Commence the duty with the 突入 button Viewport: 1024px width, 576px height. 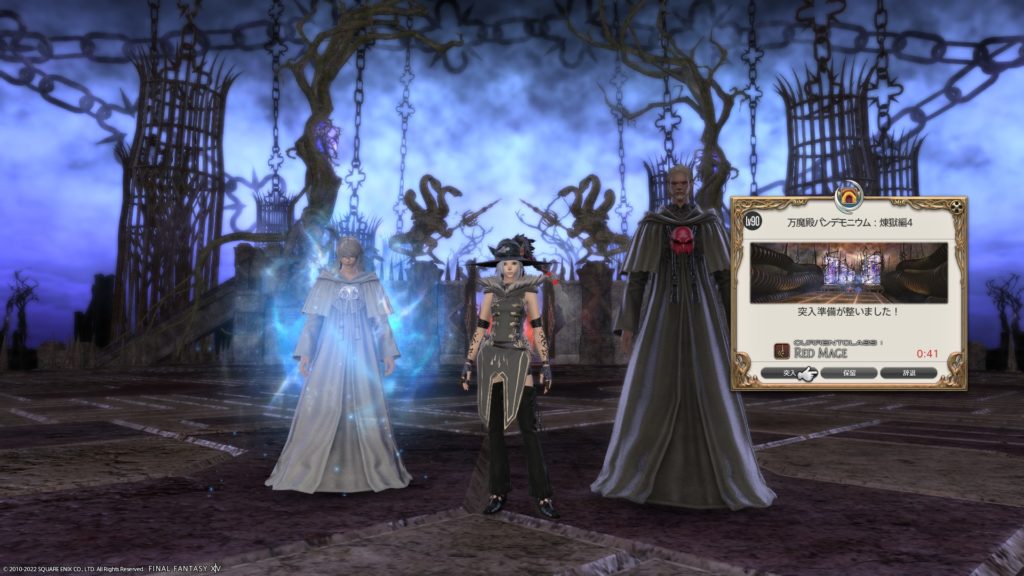pyautogui.click(x=789, y=373)
